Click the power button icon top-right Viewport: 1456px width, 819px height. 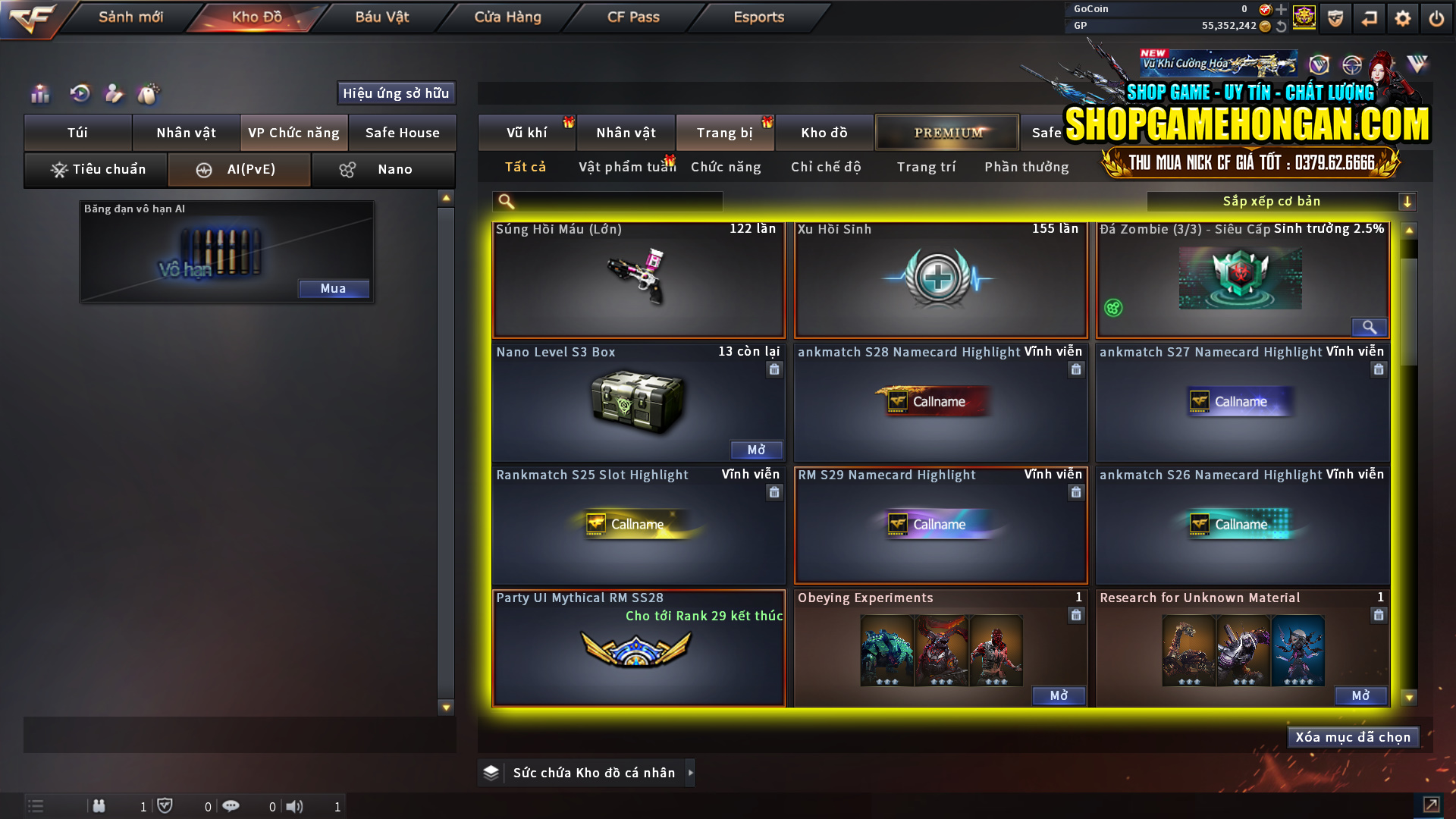pos(1436,17)
